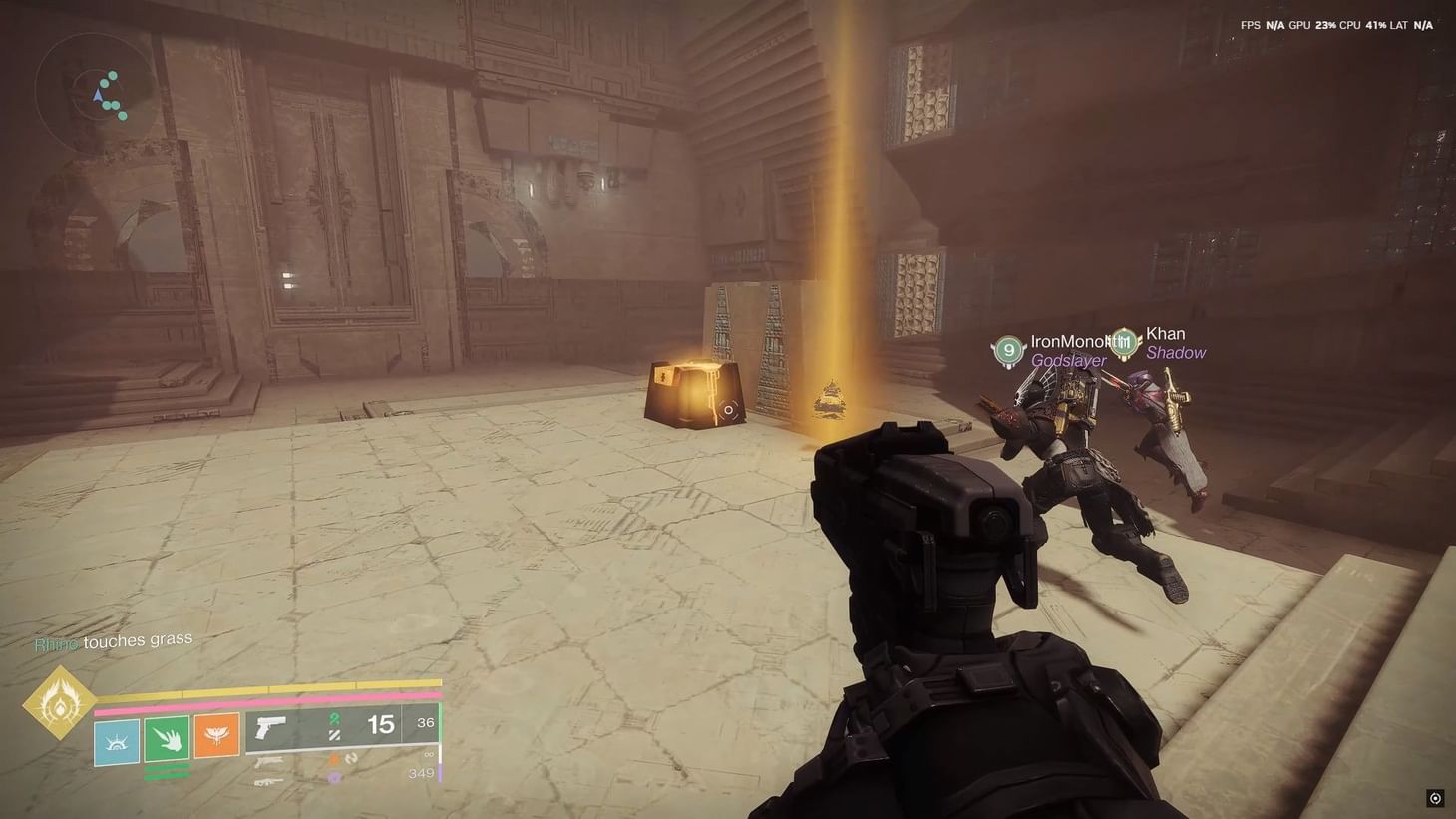Click the equipped hand cannon weapon icon

[269, 728]
